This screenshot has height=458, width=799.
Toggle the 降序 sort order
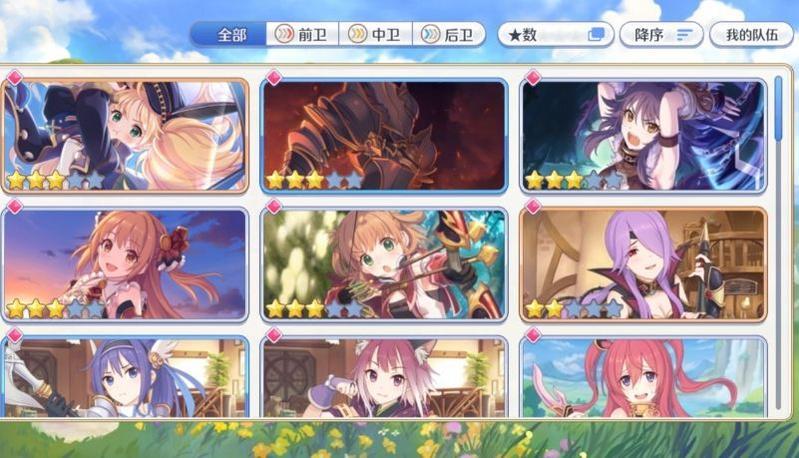coord(663,34)
